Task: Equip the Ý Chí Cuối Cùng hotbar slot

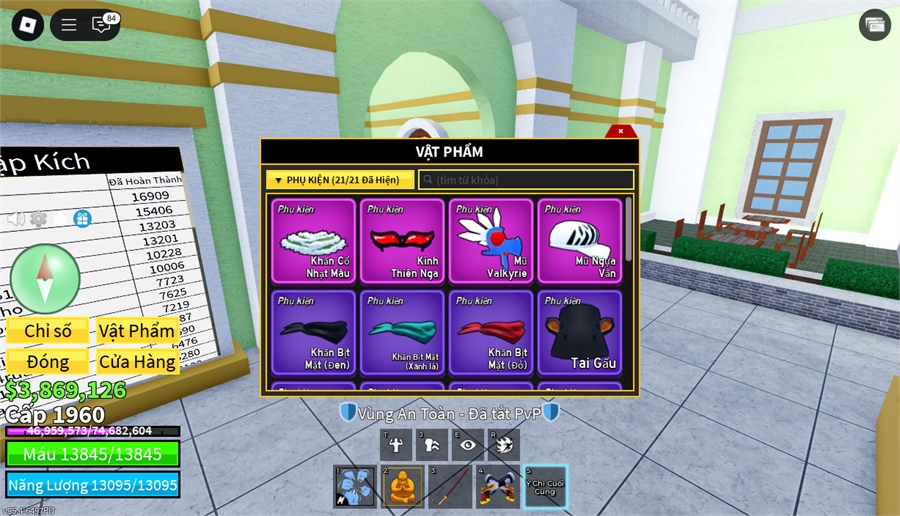Action: click(x=545, y=487)
